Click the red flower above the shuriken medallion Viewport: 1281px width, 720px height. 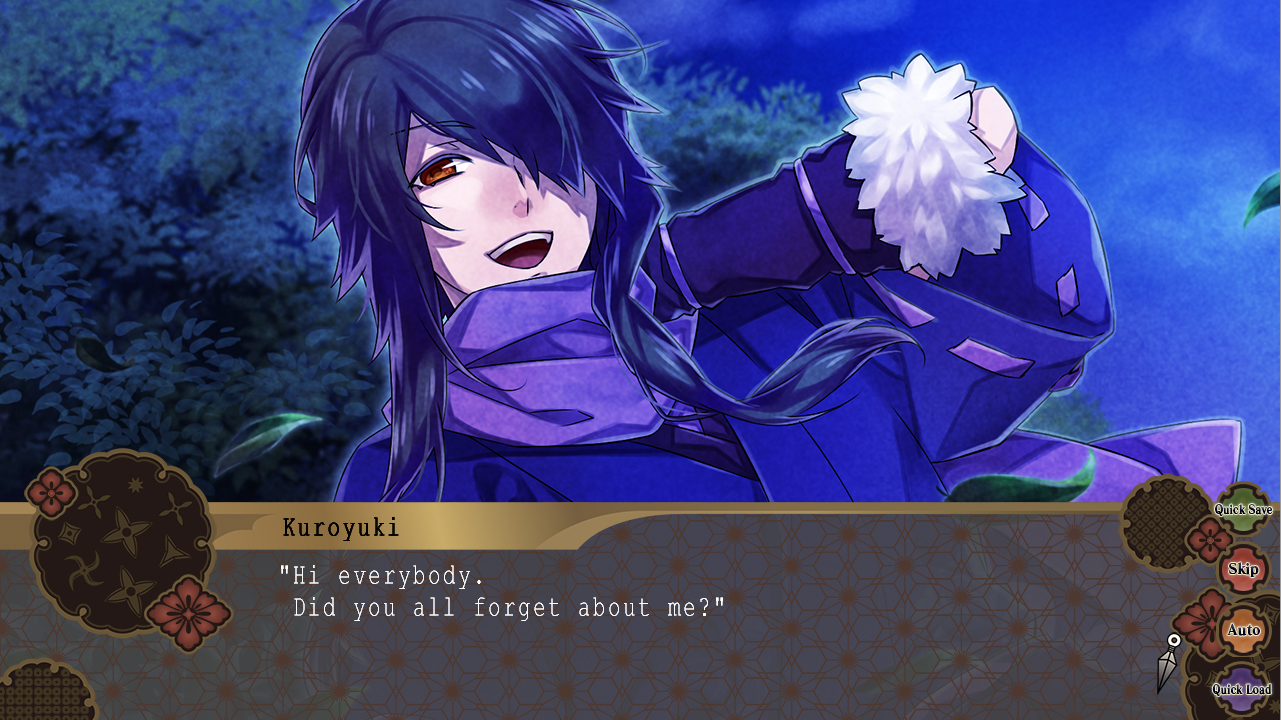(x=50, y=492)
